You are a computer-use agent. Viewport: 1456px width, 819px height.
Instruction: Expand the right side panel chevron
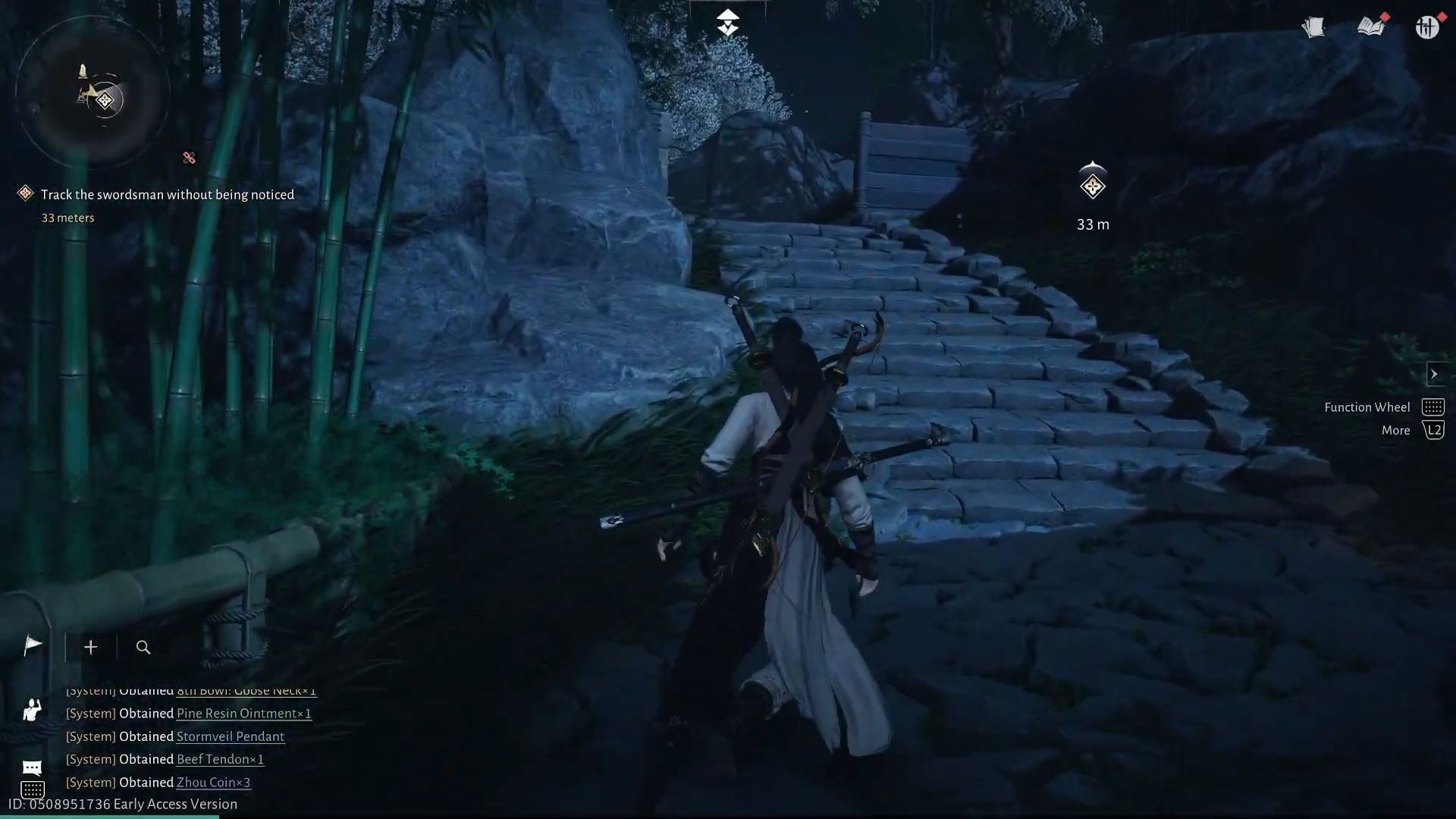pyautogui.click(x=1436, y=374)
